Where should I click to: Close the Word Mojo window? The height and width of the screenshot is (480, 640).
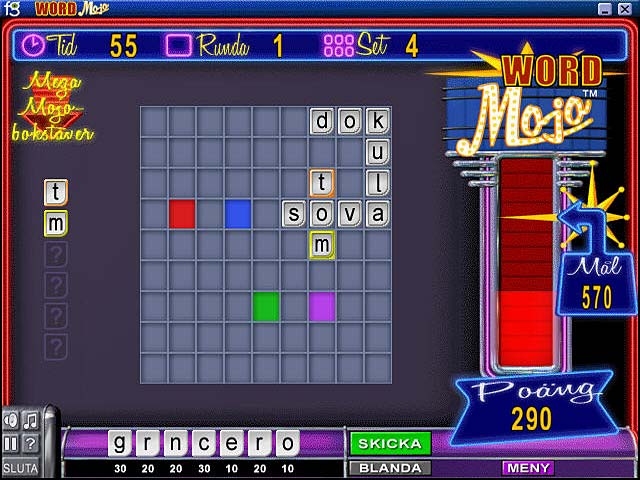pyautogui.click(x=626, y=9)
